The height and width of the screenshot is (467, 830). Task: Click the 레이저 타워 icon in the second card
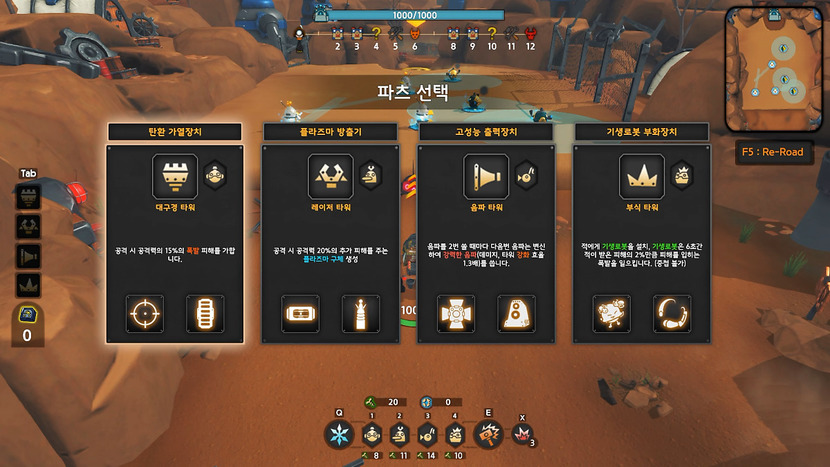click(x=330, y=175)
